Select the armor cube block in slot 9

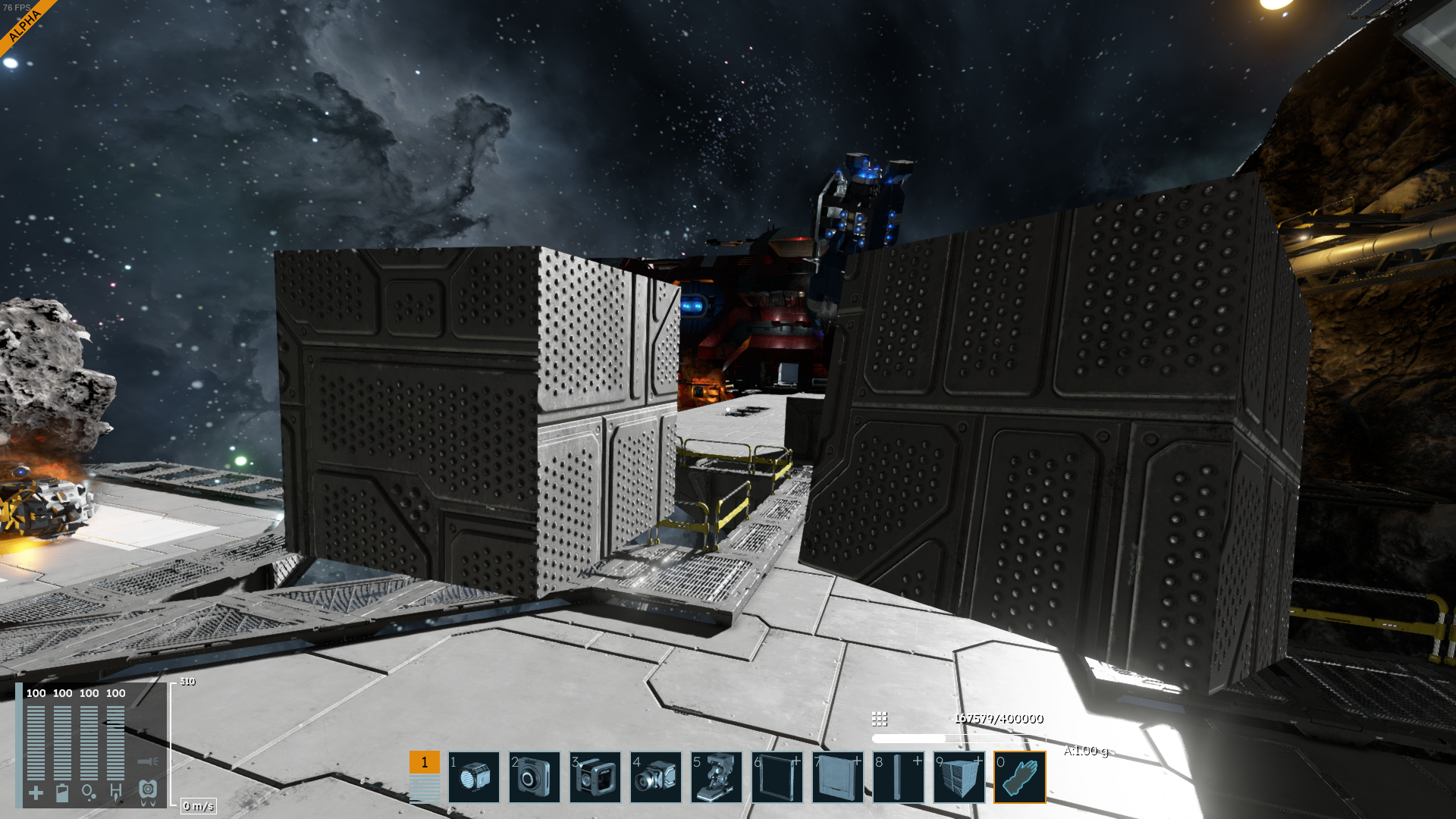[x=959, y=777]
